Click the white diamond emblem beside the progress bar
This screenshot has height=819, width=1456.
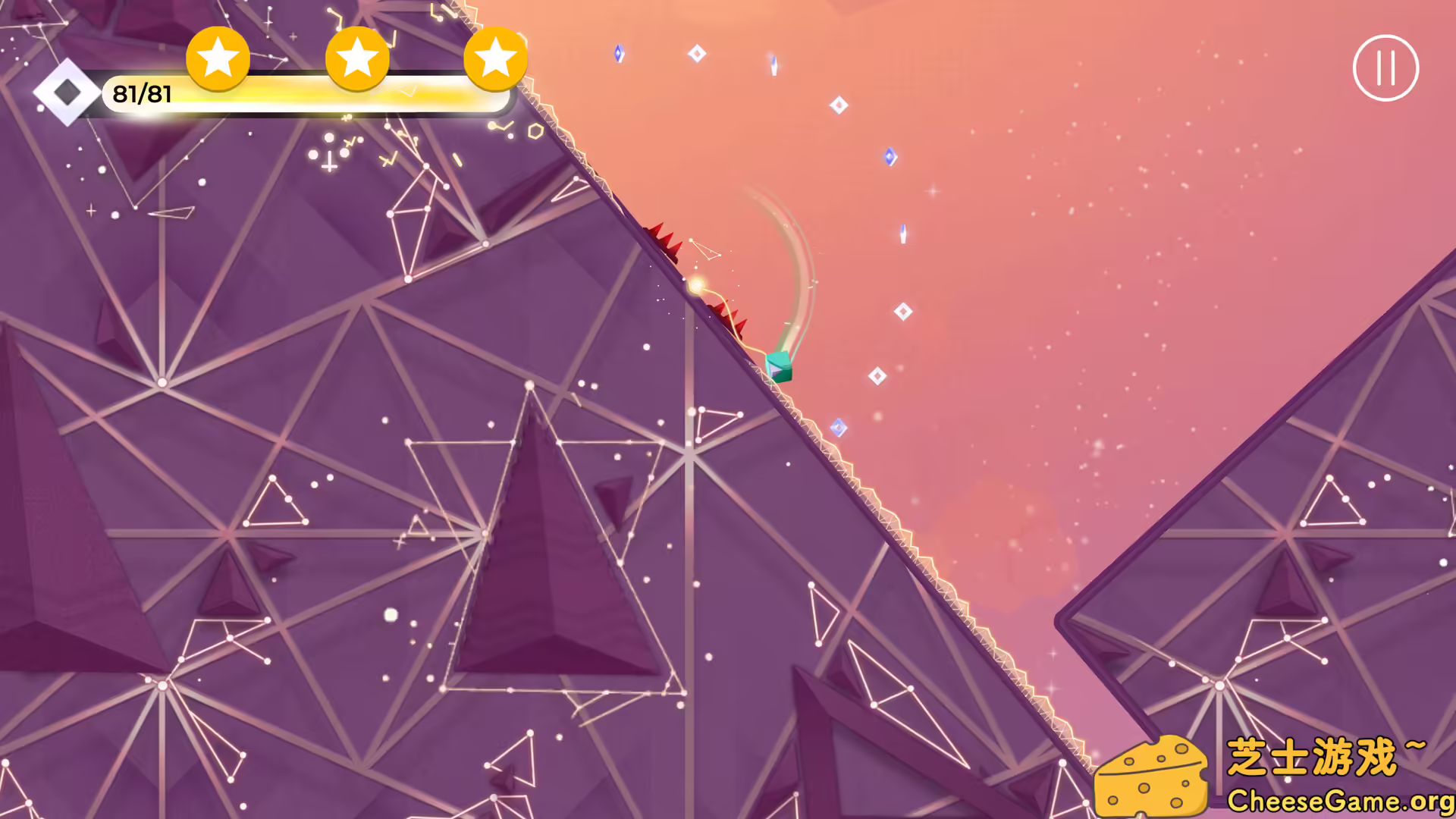coord(67,94)
